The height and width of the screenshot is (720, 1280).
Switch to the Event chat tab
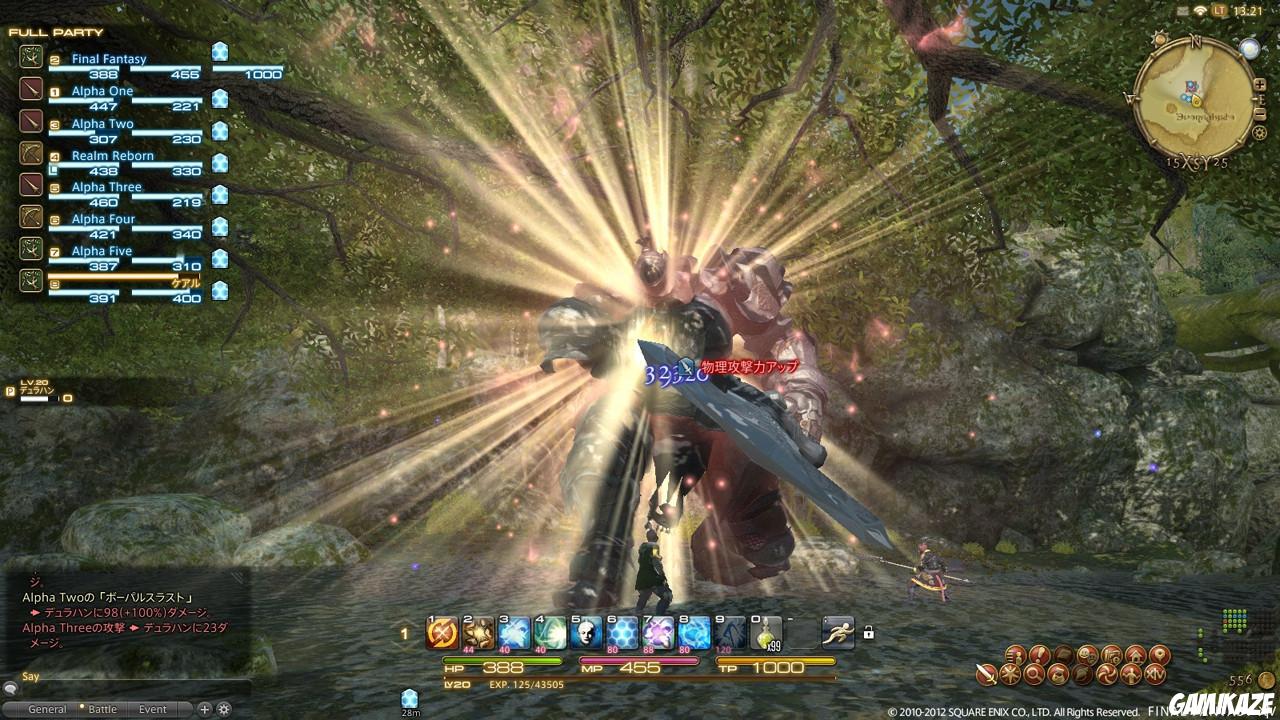coord(152,708)
